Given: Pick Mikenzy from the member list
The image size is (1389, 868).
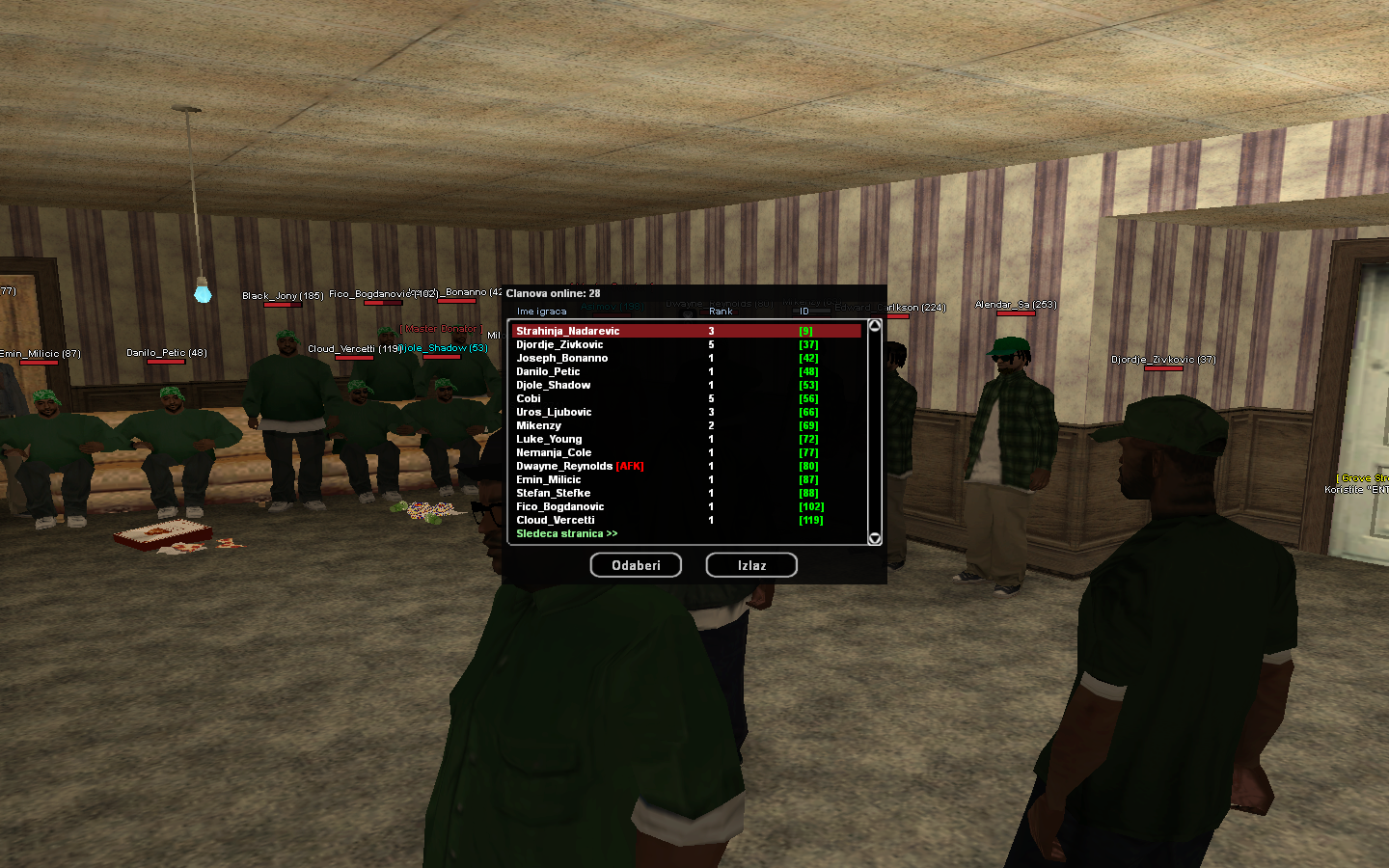Looking at the screenshot, I should pyautogui.click(x=538, y=425).
